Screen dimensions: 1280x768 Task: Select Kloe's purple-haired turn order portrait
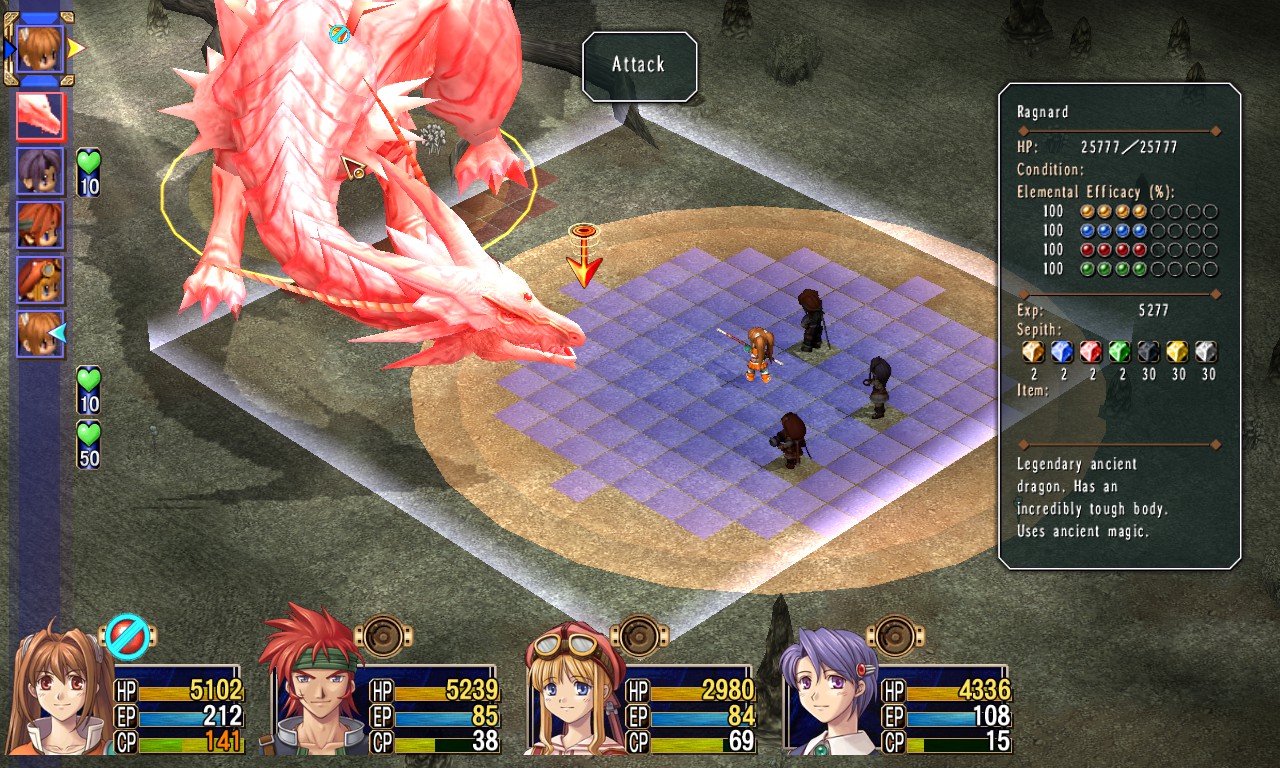[40, 171]
